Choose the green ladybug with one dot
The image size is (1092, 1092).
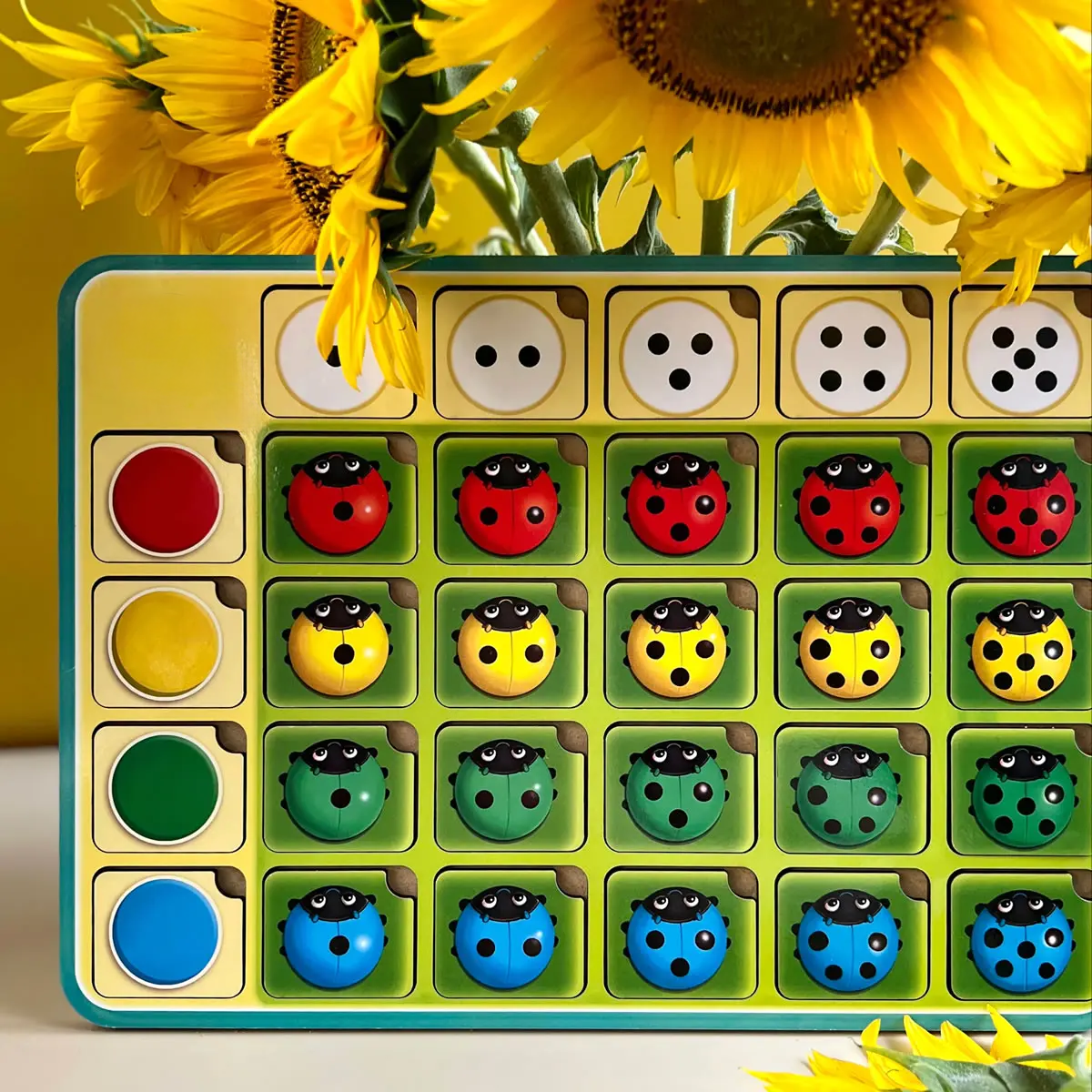(x=337, y=790)
